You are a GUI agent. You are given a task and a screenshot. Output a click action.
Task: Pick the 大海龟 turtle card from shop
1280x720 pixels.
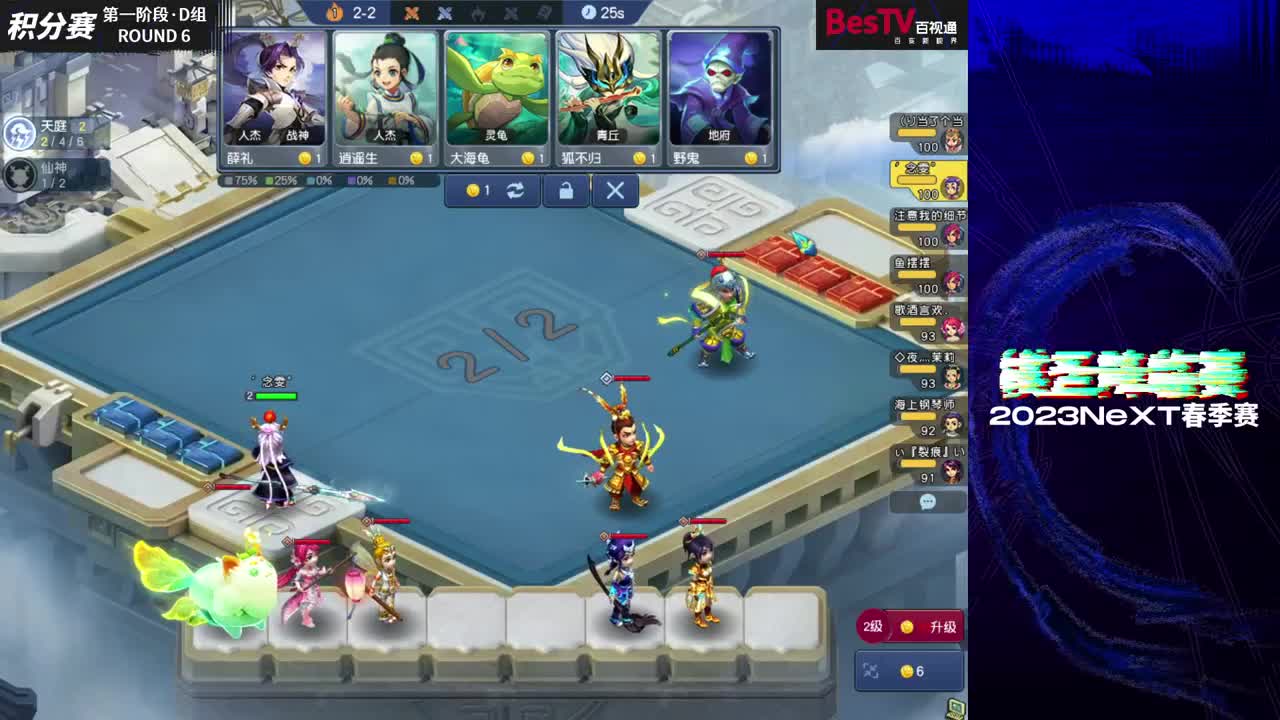tap(497, 95)
